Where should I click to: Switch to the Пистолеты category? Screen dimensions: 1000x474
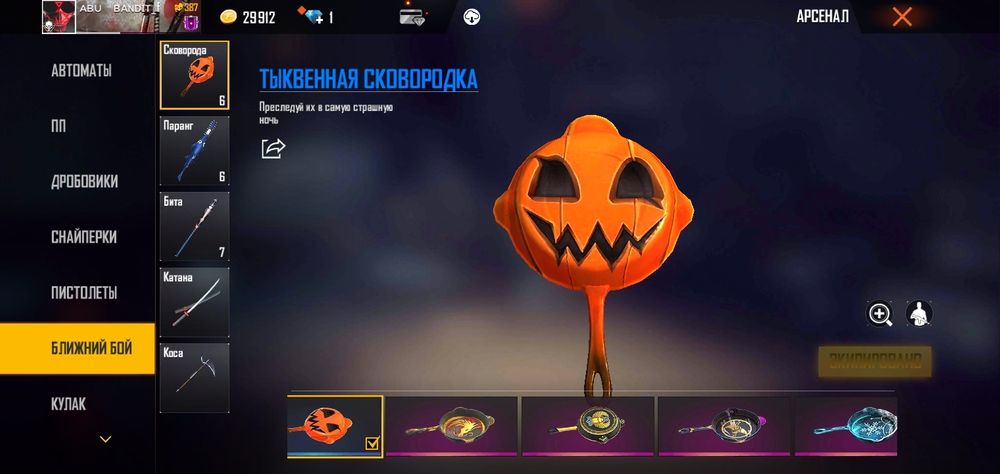(x=84, y=293)
